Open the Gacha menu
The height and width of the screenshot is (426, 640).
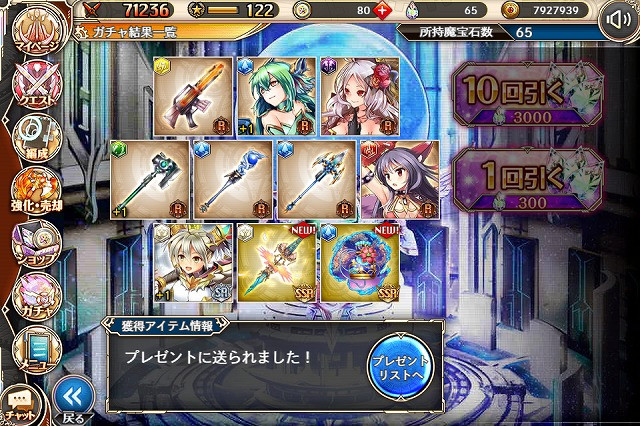36,295
